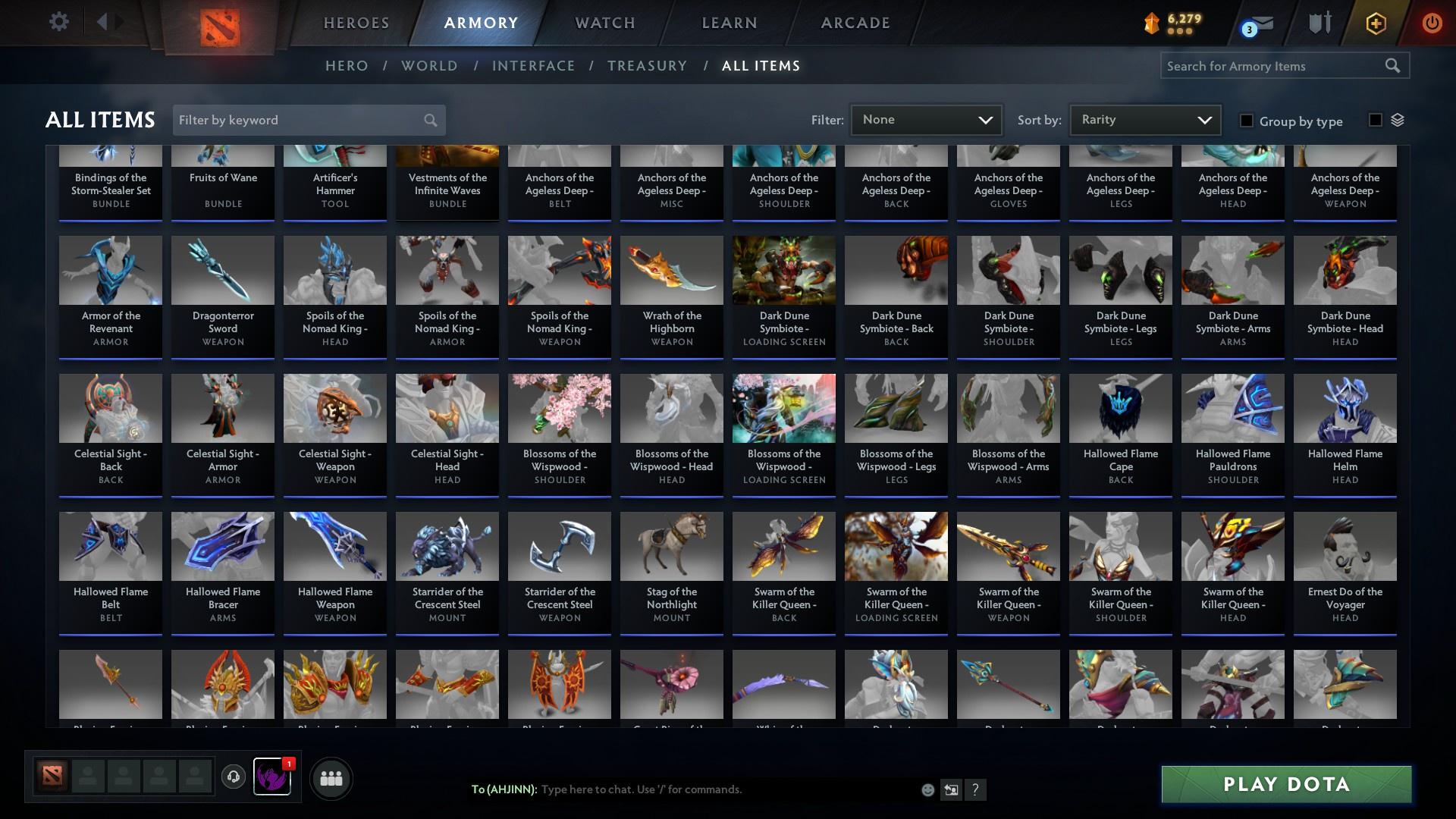Click the Dota Plus hexagon plus icon
Image resolution: width=1456 pixels, height=819 pixels.
[1375, 23]
